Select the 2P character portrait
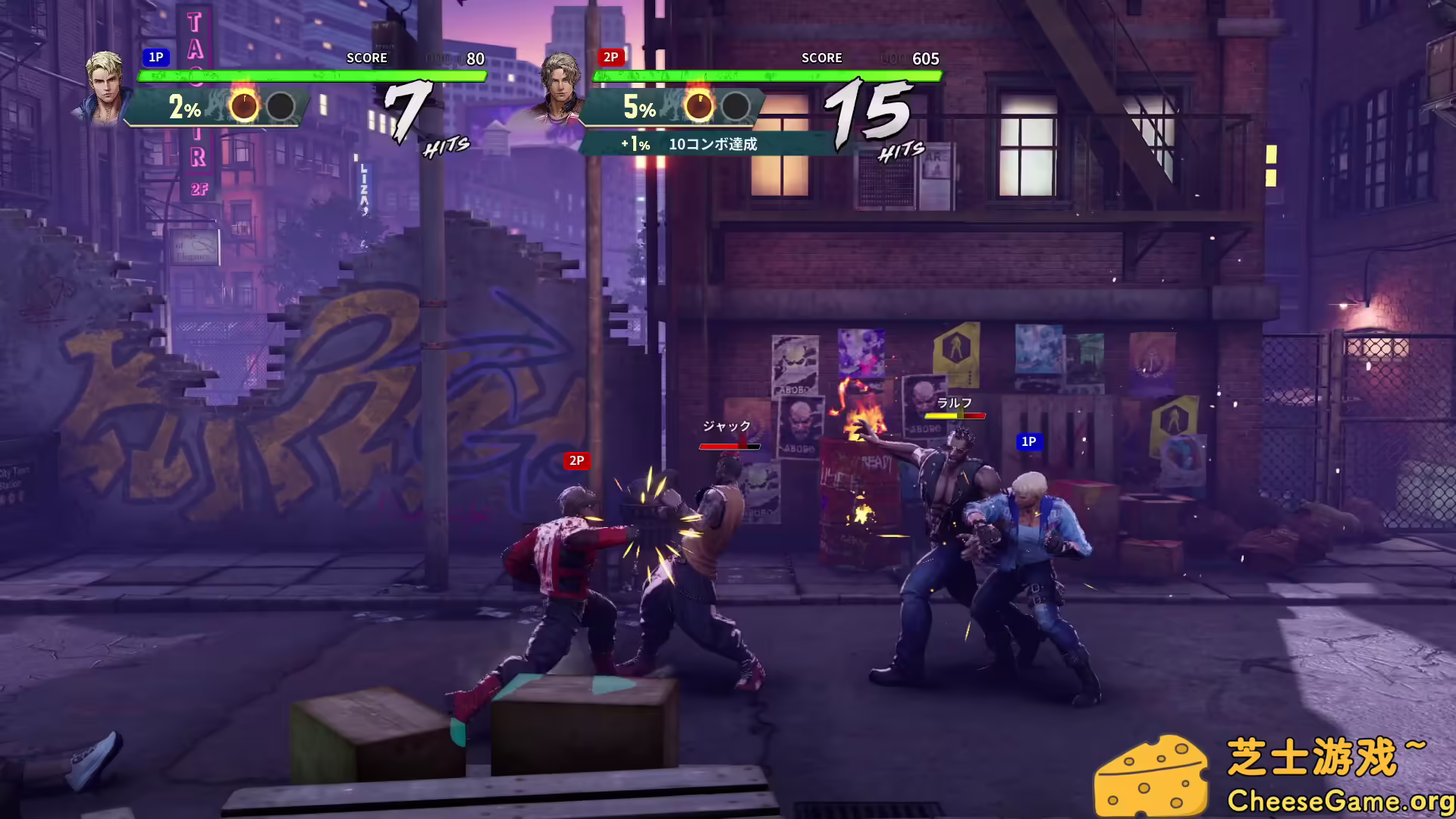Screen dimensions: 1456x819 pos(561,86)
